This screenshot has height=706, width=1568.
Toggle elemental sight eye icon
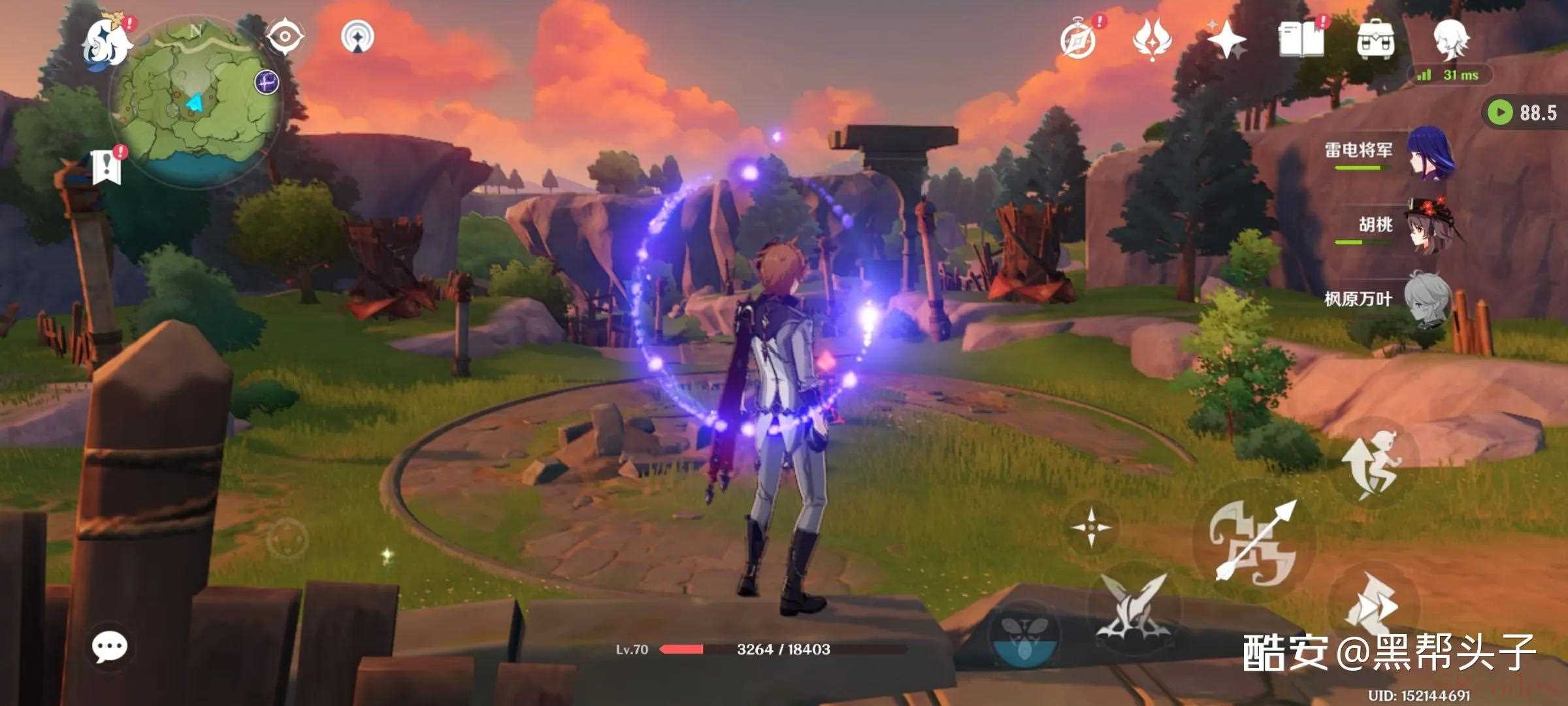(x=285, y=37)
